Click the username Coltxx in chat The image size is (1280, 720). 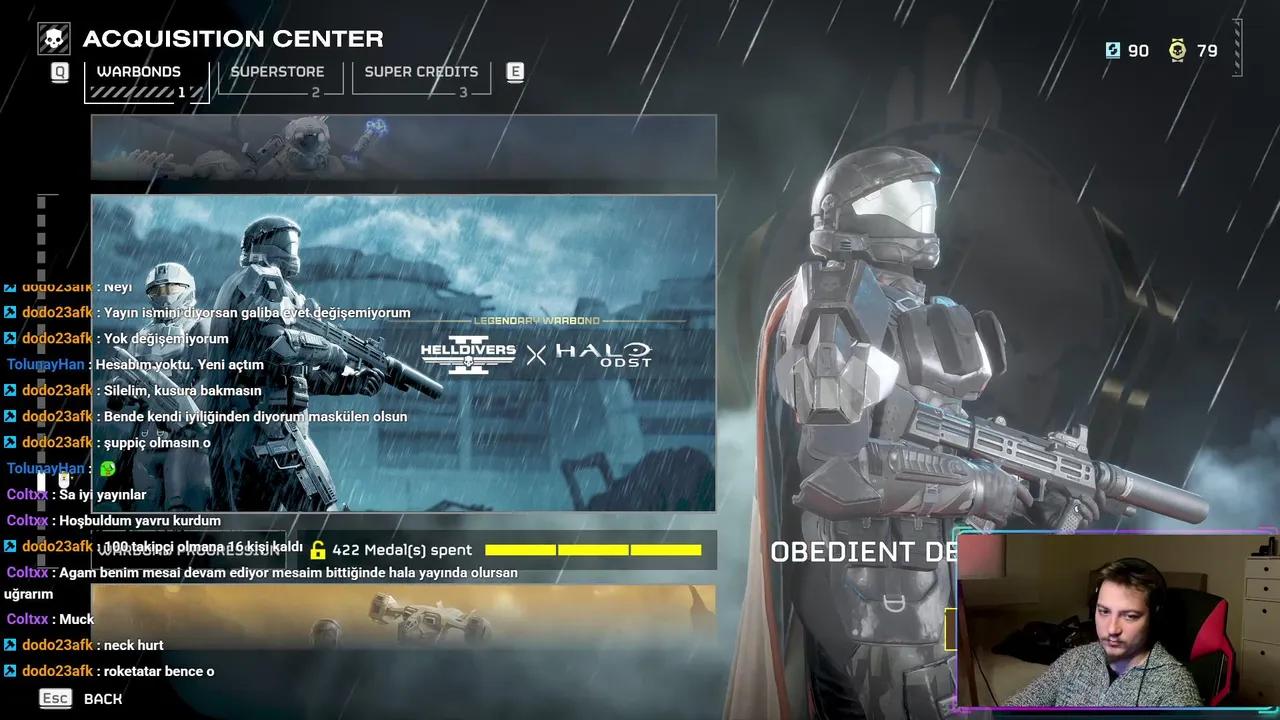25,494
